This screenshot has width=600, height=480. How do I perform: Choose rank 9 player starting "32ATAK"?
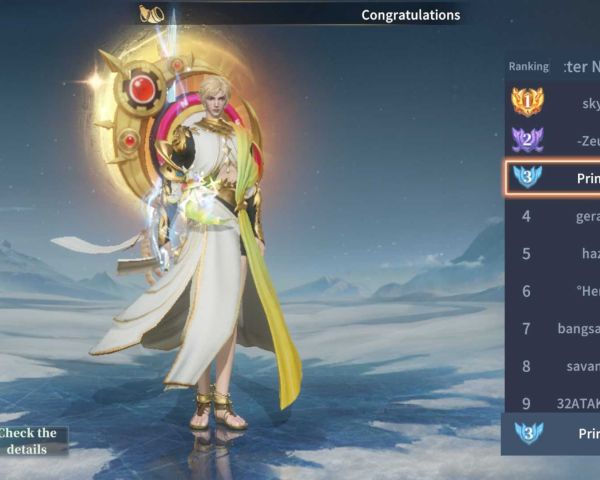pos(553,403)
